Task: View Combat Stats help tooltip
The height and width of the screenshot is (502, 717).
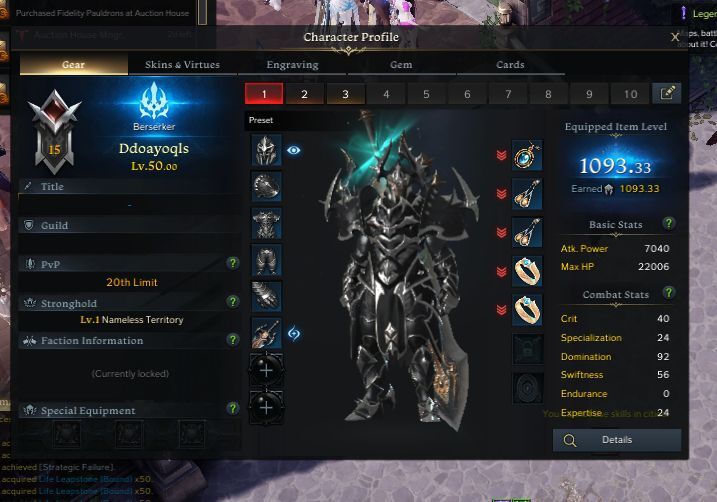Action: 669,294
